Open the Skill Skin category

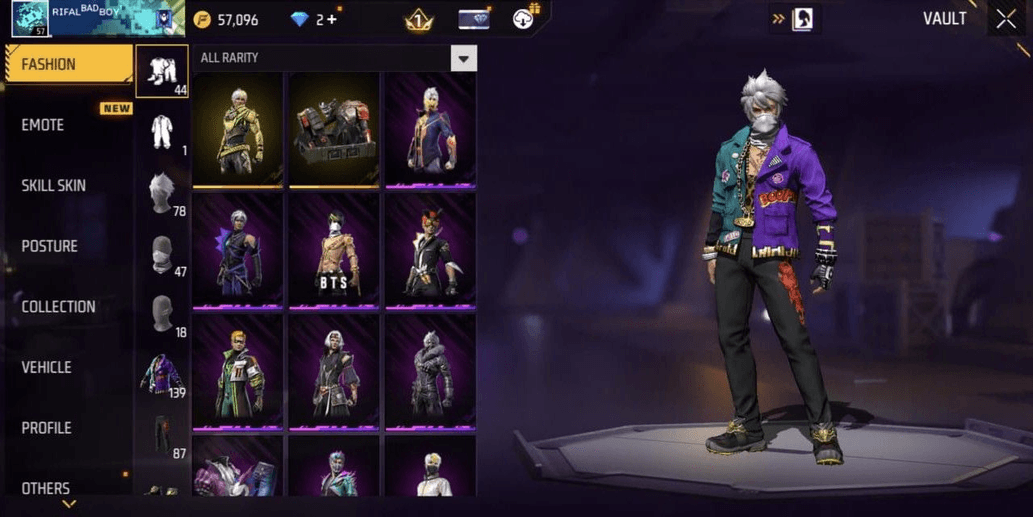tap(53, 186)
